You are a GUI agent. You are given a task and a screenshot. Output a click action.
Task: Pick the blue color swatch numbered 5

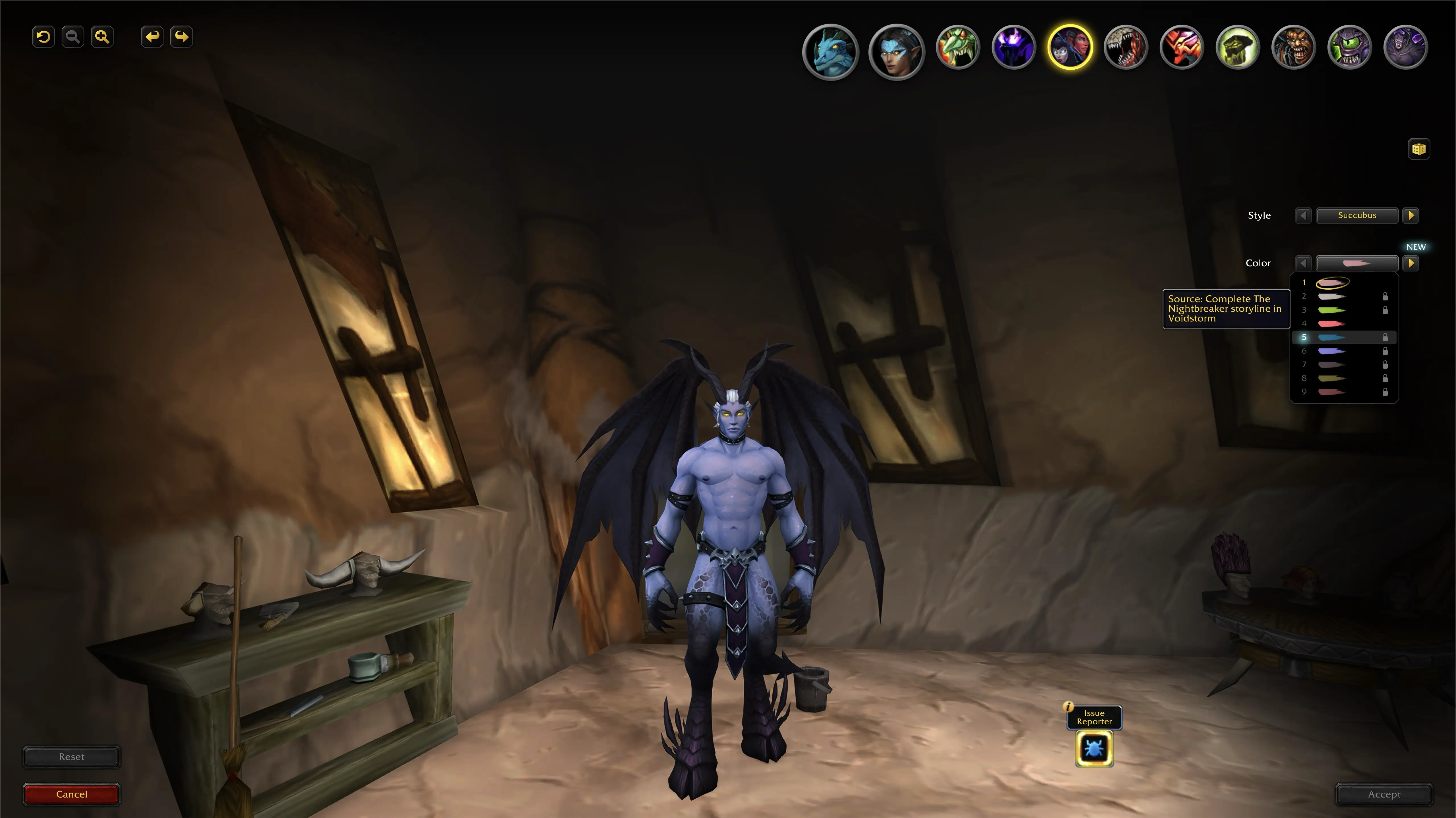click(x=1331, y=337)
